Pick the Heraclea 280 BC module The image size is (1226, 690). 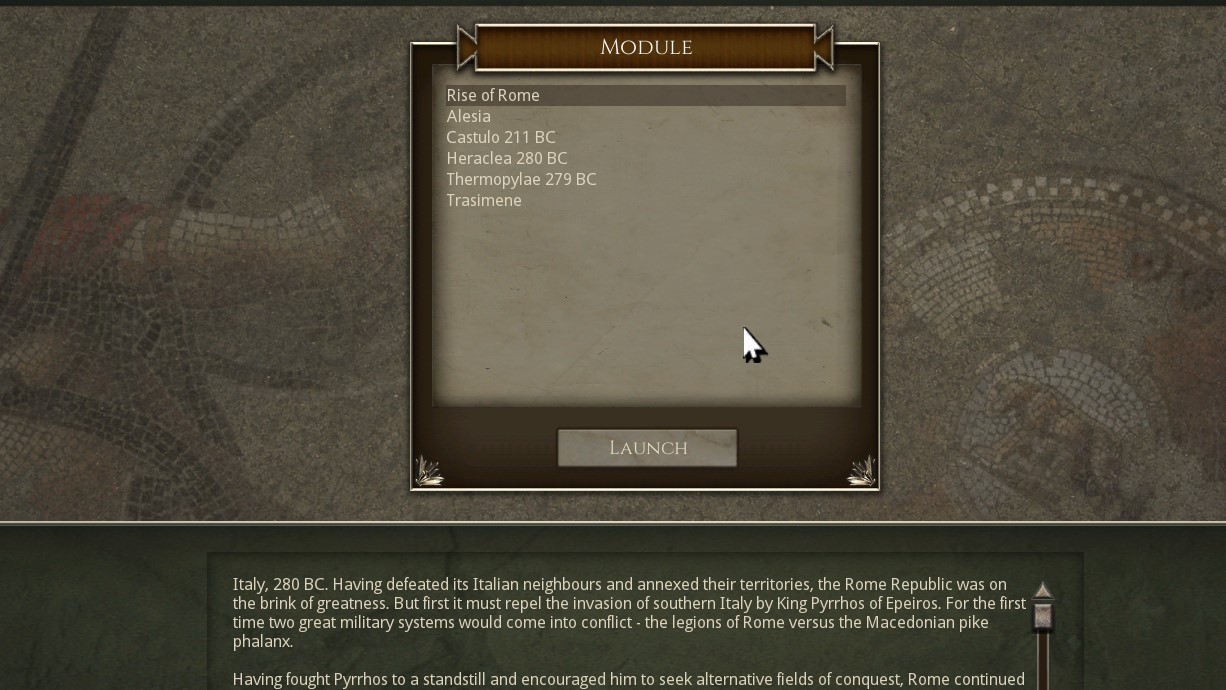point(507,158)
